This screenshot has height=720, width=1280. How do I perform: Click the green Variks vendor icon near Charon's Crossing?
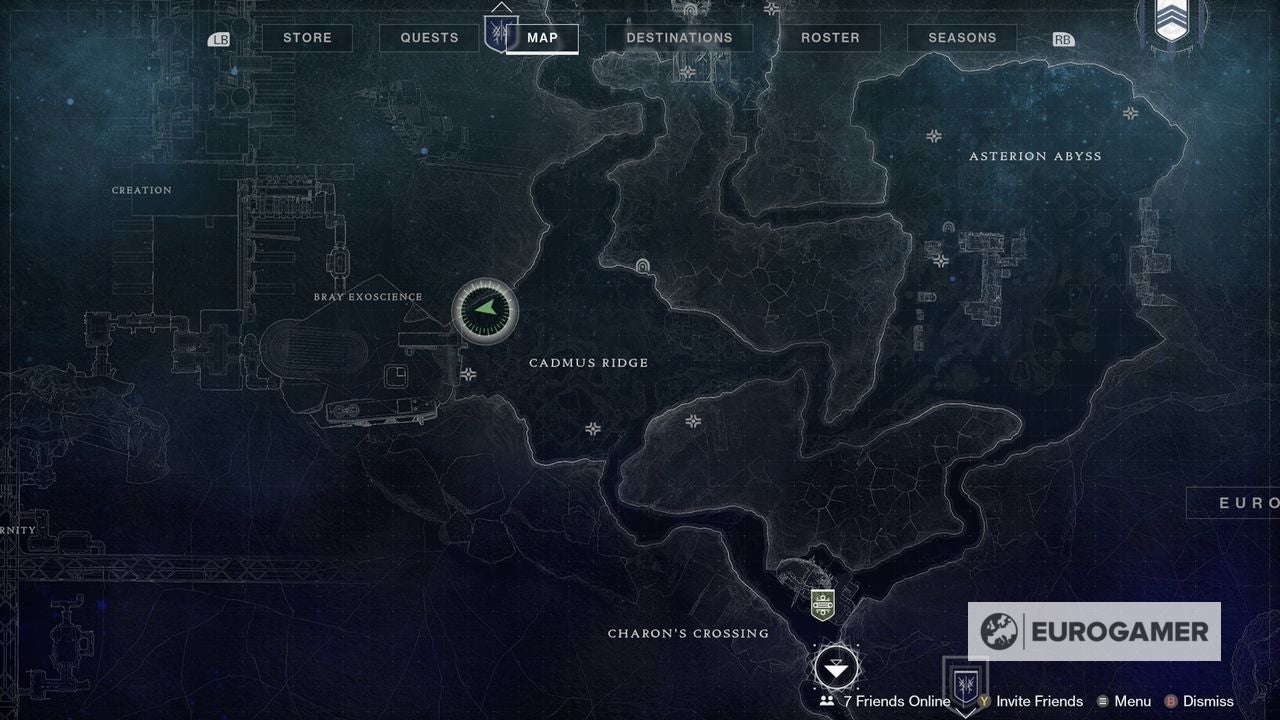tap(823, 603)
